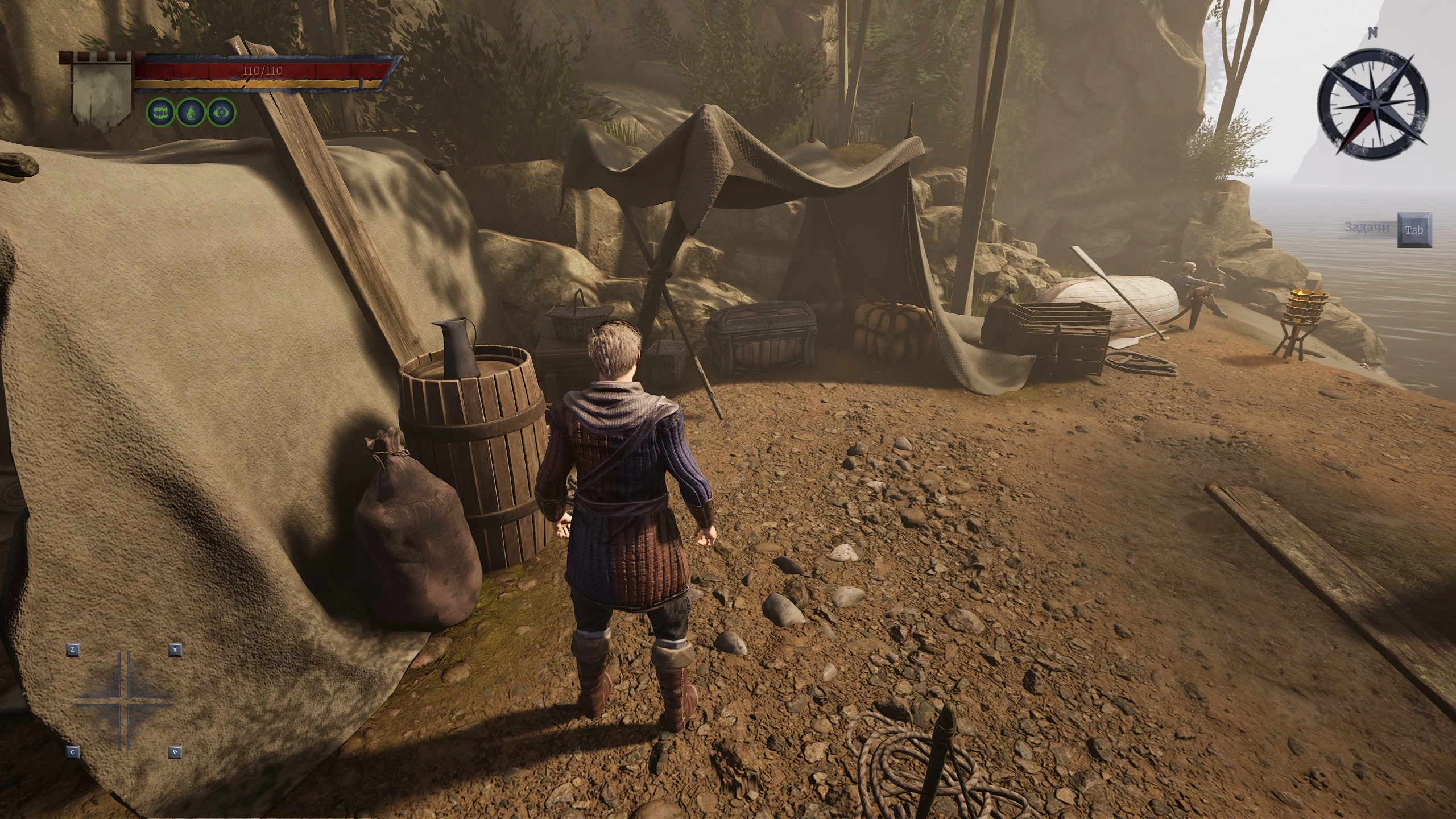Screen dimensions: 1456x819
Task: Open the Задачи quest tracker label
Action: (1367, 227)
